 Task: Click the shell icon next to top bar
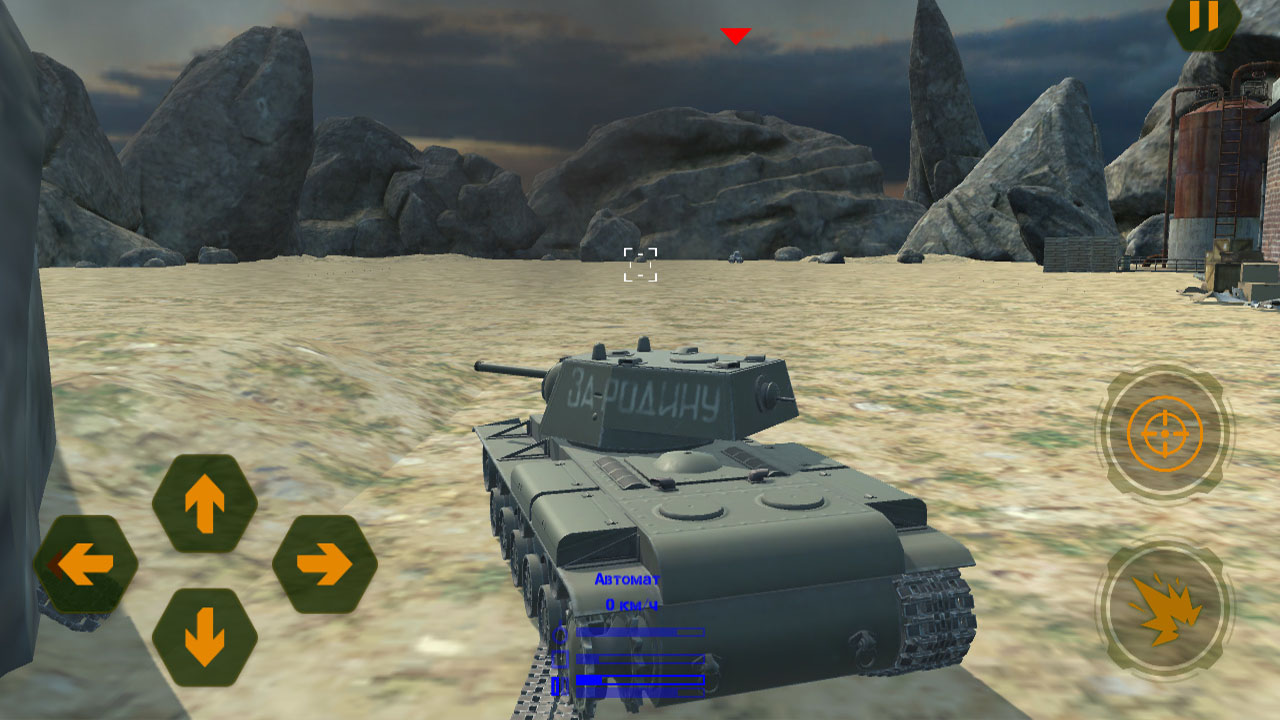pyautogui.click(x=558, y=633)
